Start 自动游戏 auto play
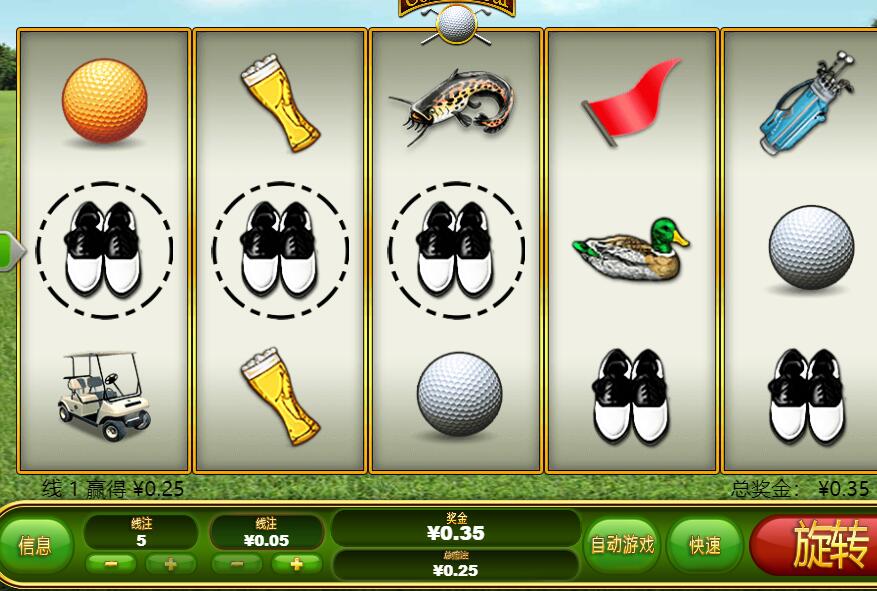The image size is (877, 591). click(621, 545)
